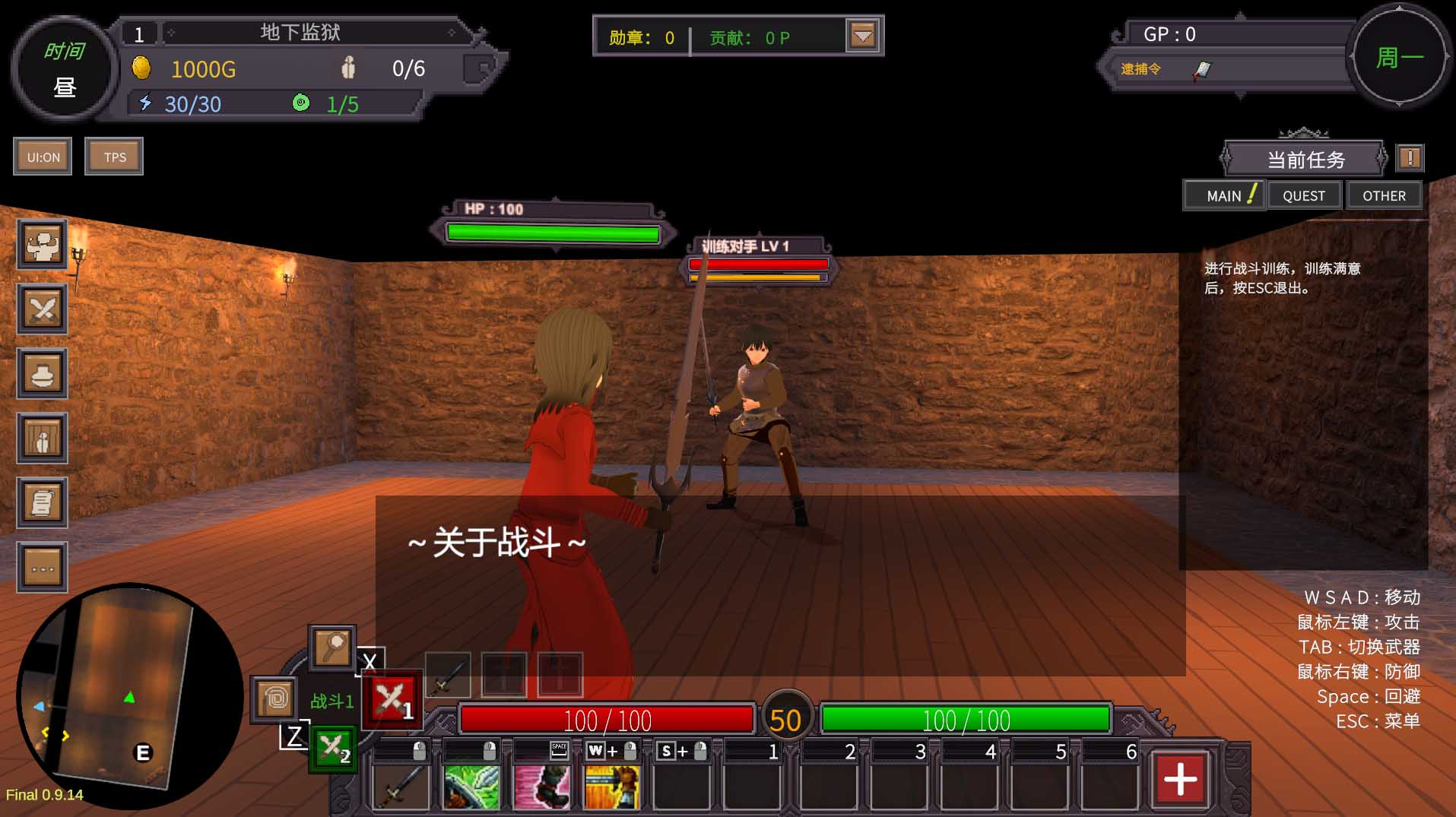Select the scroll document icon in left sidebar
The image size is (1456, 817).
(x=42, y=502)
